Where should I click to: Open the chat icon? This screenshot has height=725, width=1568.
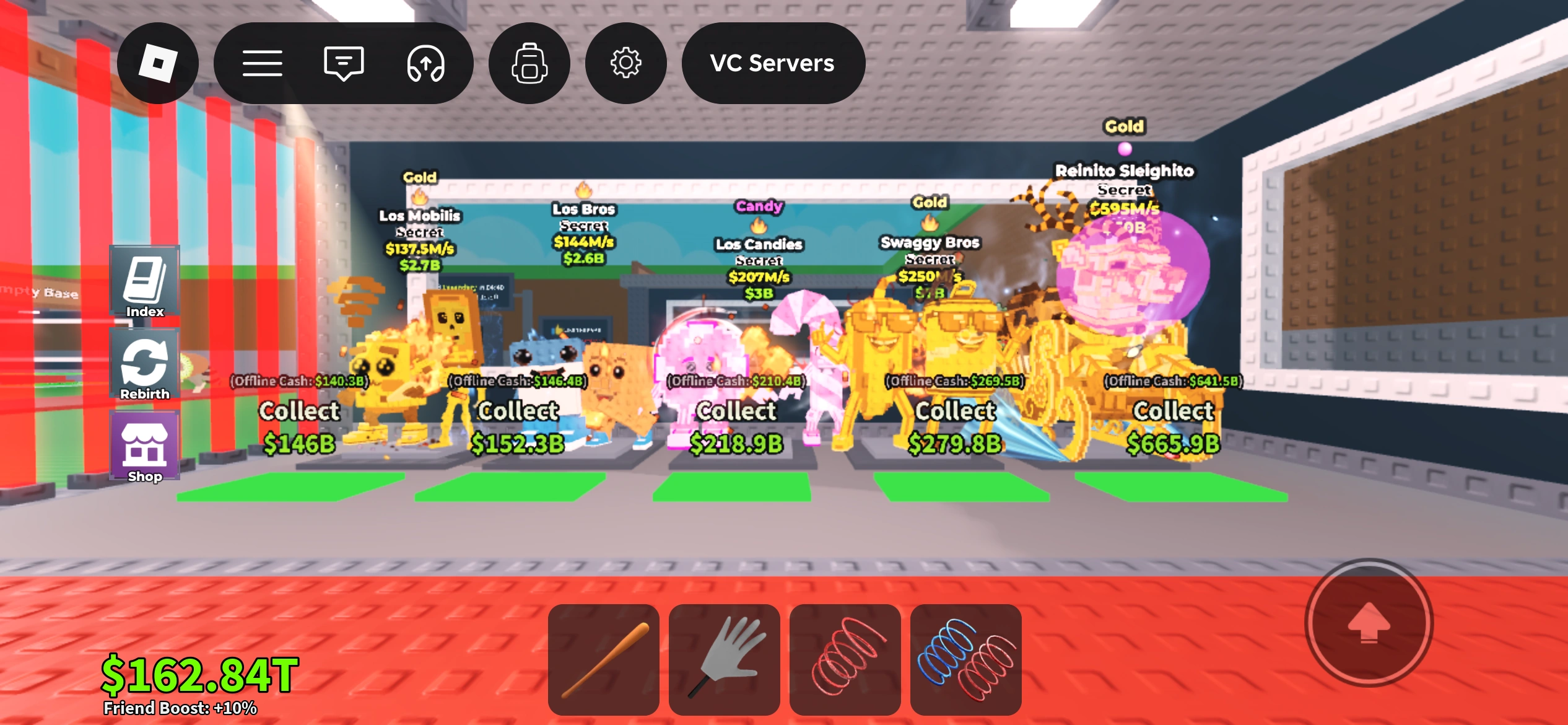(342, 63)
